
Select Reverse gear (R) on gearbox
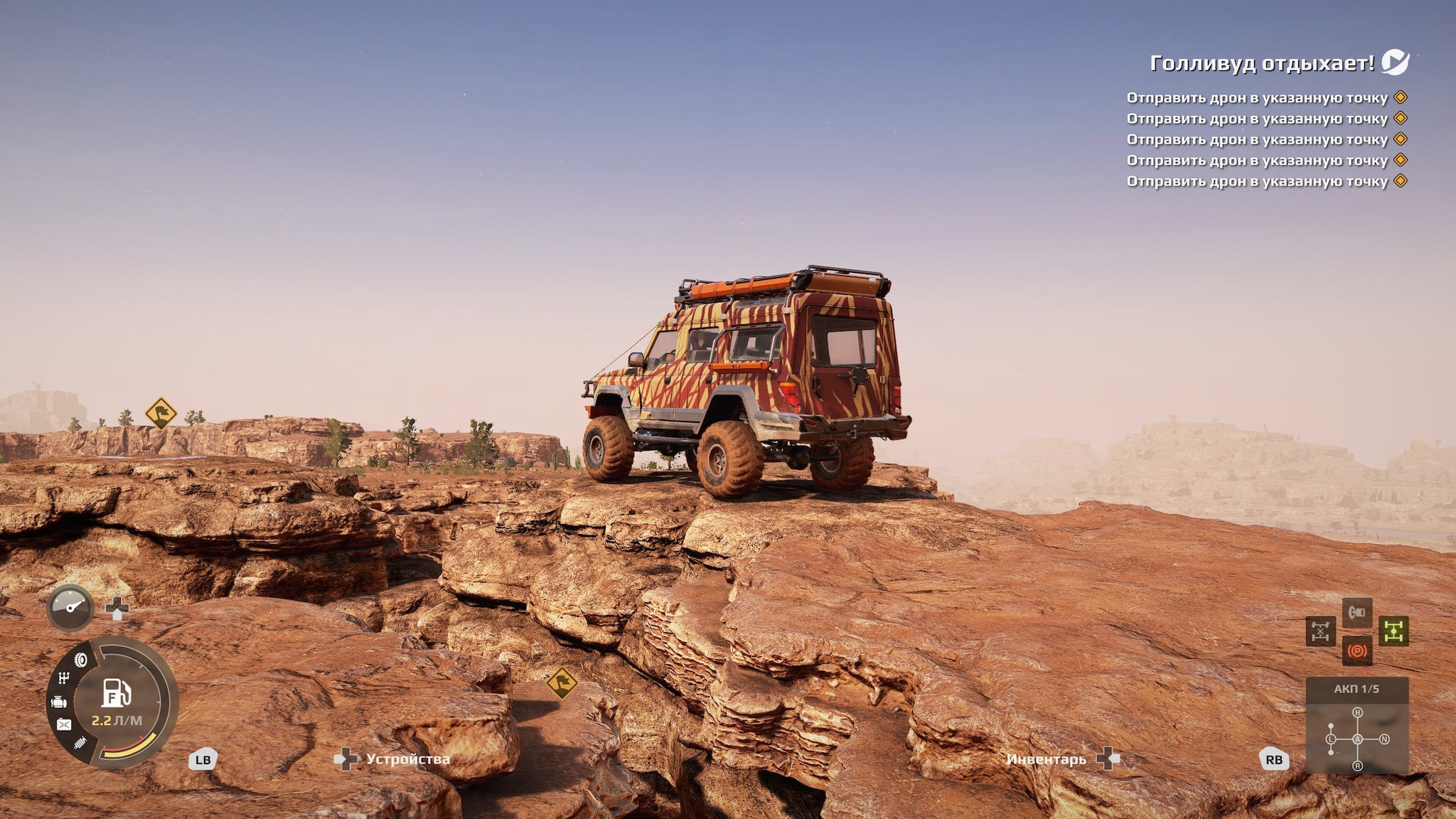pos(1357,766)
